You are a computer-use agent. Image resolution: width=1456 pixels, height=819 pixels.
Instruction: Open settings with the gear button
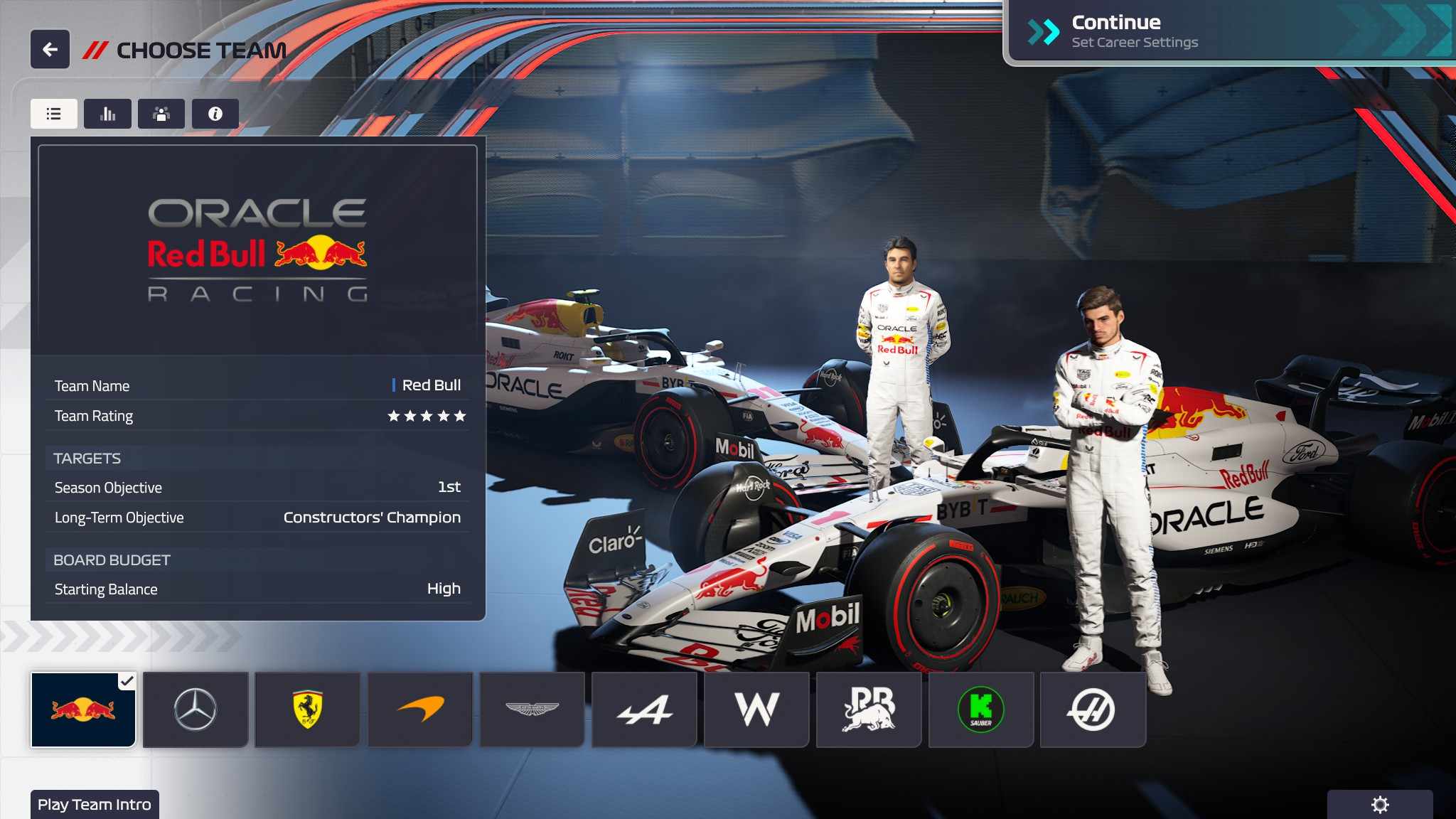(1380, 805)
